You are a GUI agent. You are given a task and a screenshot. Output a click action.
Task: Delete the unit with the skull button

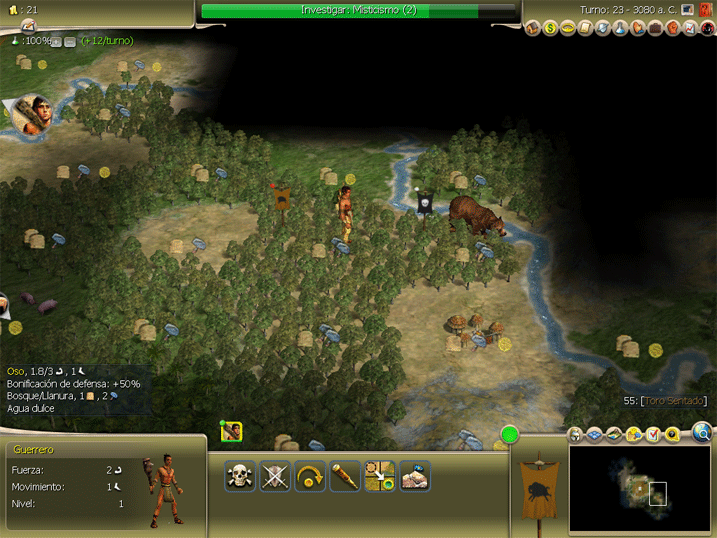[x=240, y=476]
